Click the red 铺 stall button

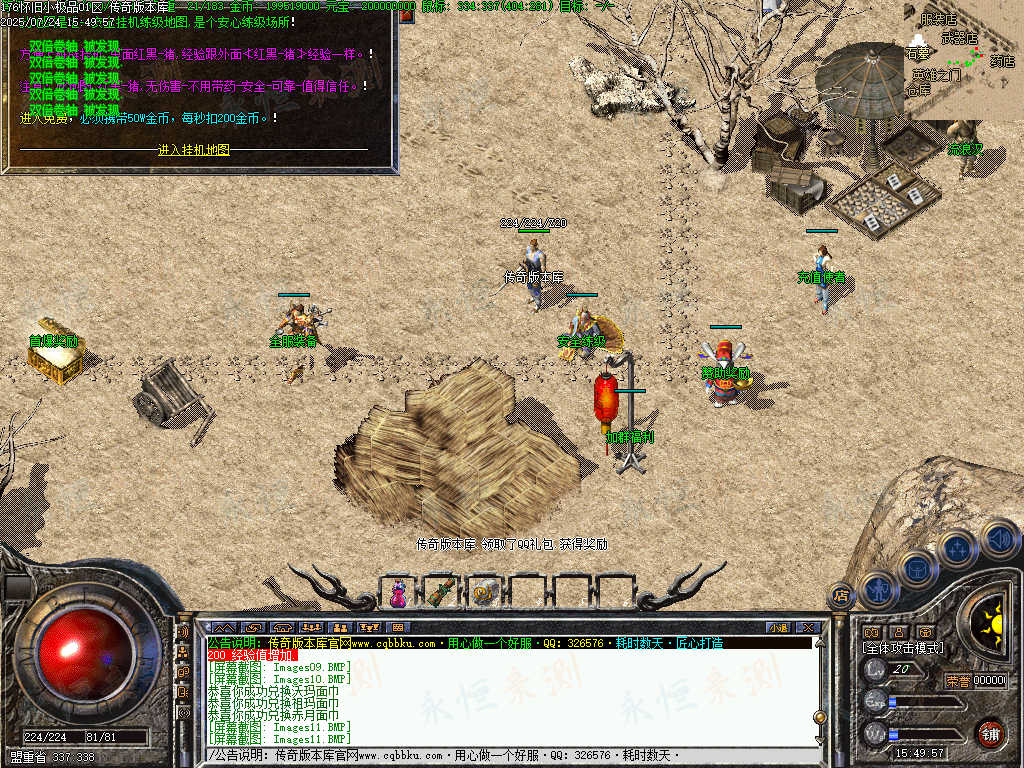990,732
